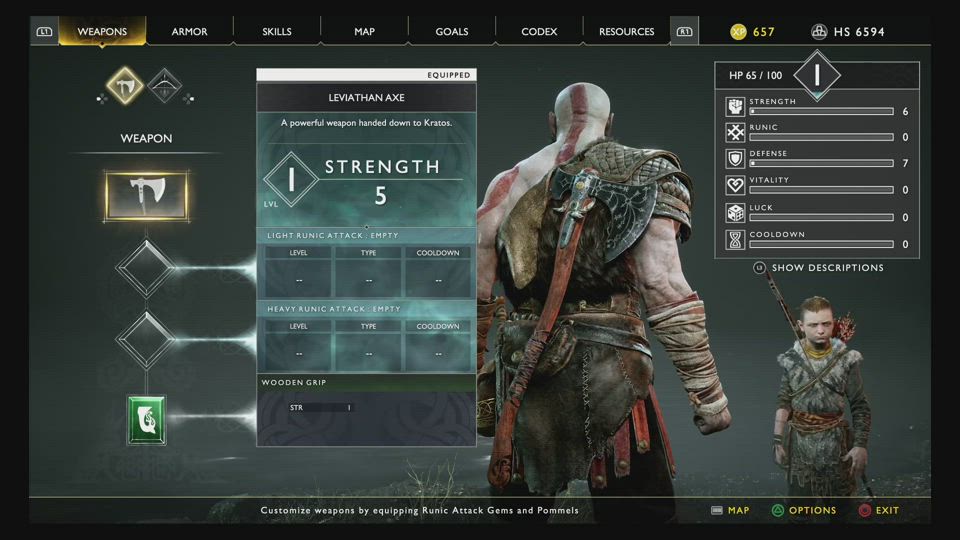Open the Goals tab

click(x=452, y=32)
